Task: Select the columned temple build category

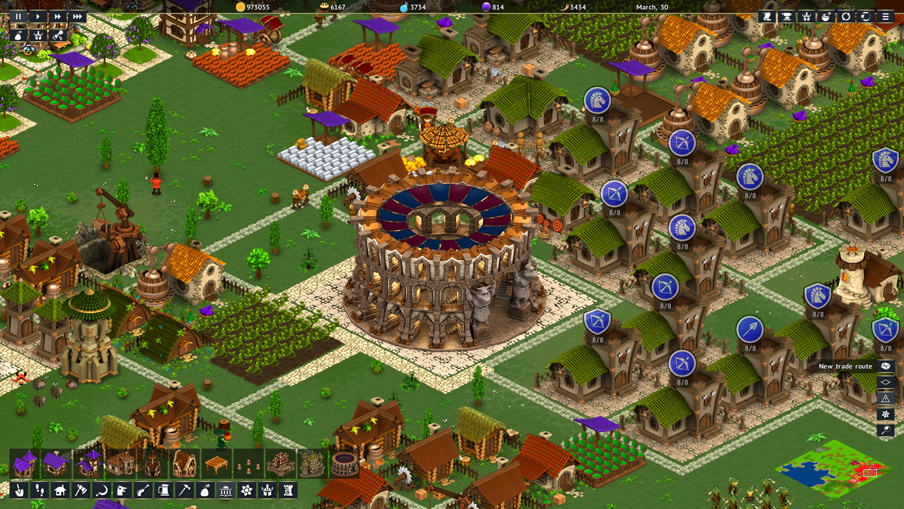Action: [226, 491]
